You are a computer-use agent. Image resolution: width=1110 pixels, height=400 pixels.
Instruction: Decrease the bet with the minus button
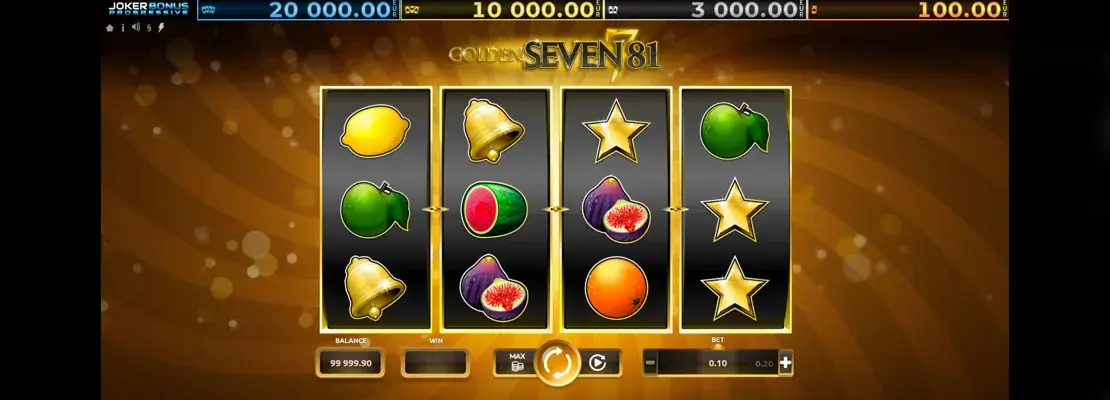pos(650,363)
